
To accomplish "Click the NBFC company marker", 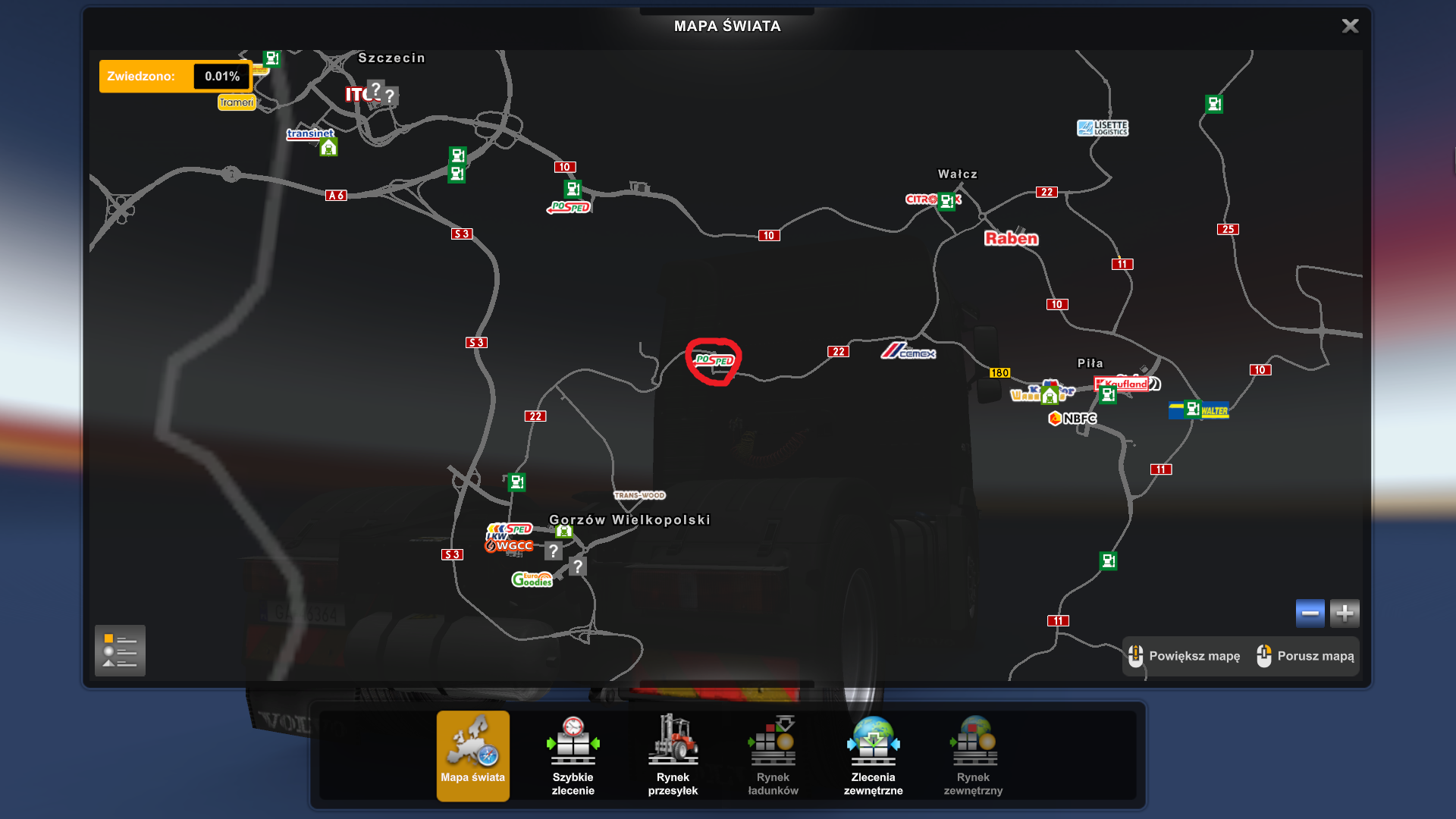I will click(1073, 419).
